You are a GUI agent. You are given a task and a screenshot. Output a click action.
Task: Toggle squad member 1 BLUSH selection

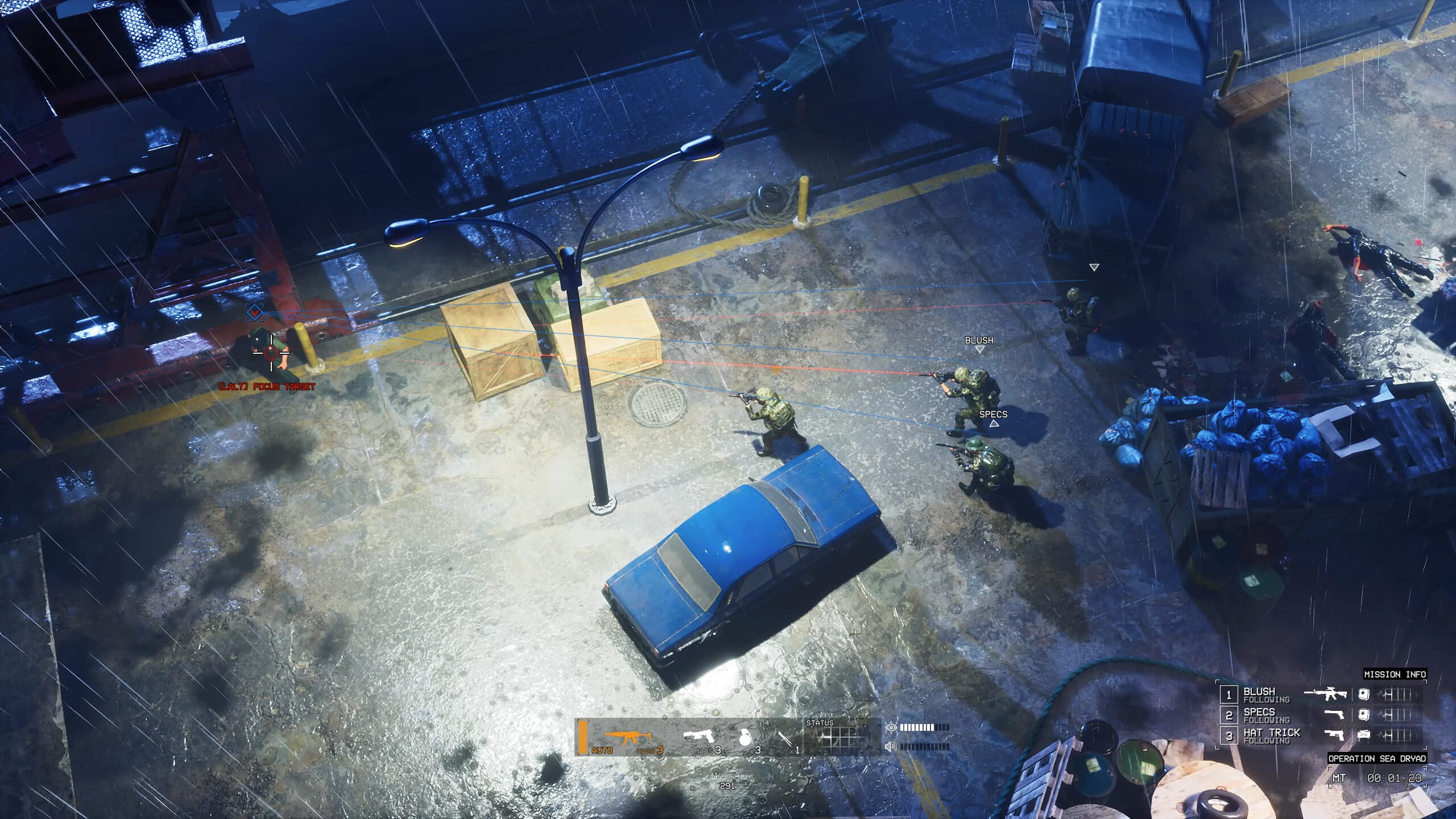click(x=1229, y=696)
